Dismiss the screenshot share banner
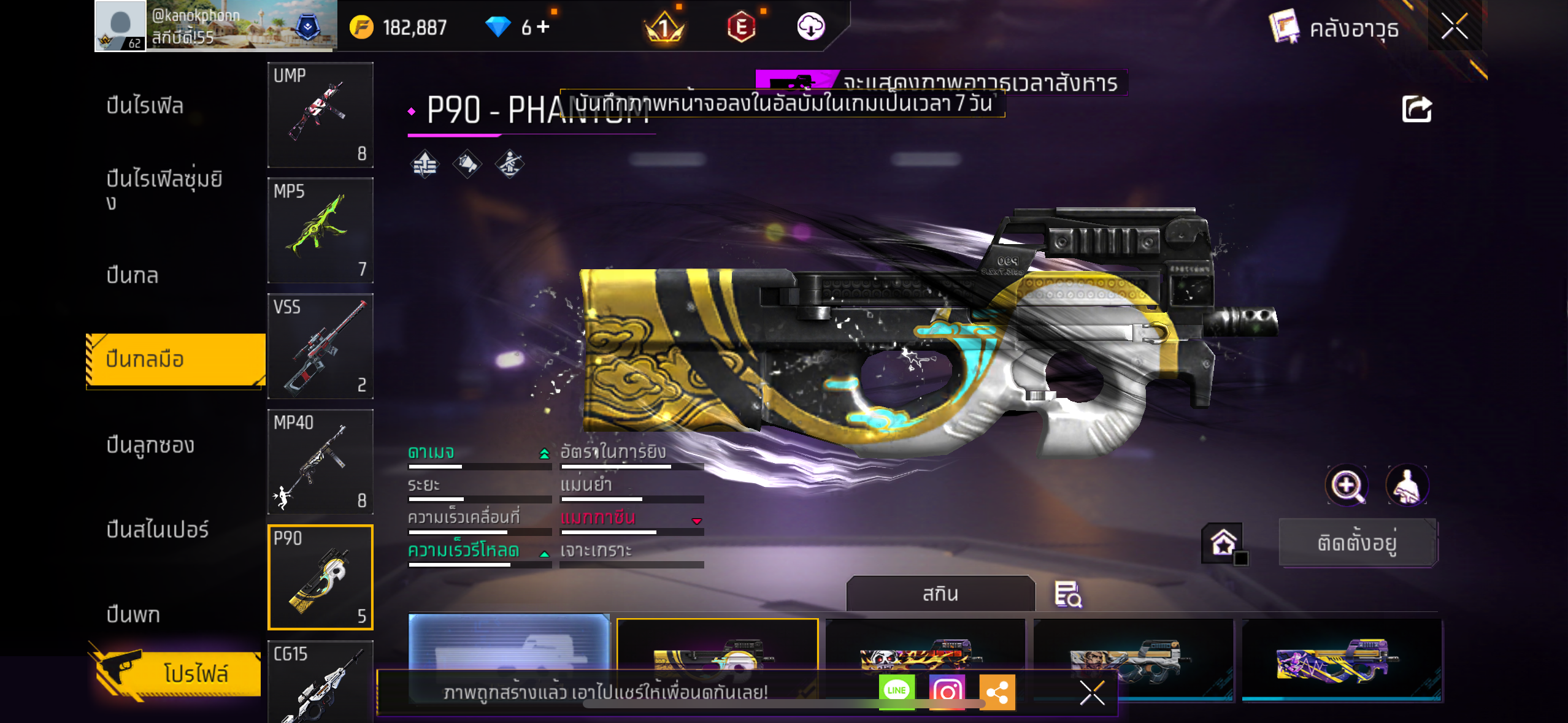The height and width of the screenshot is (723, 1568). click(x=1092, y=693)
